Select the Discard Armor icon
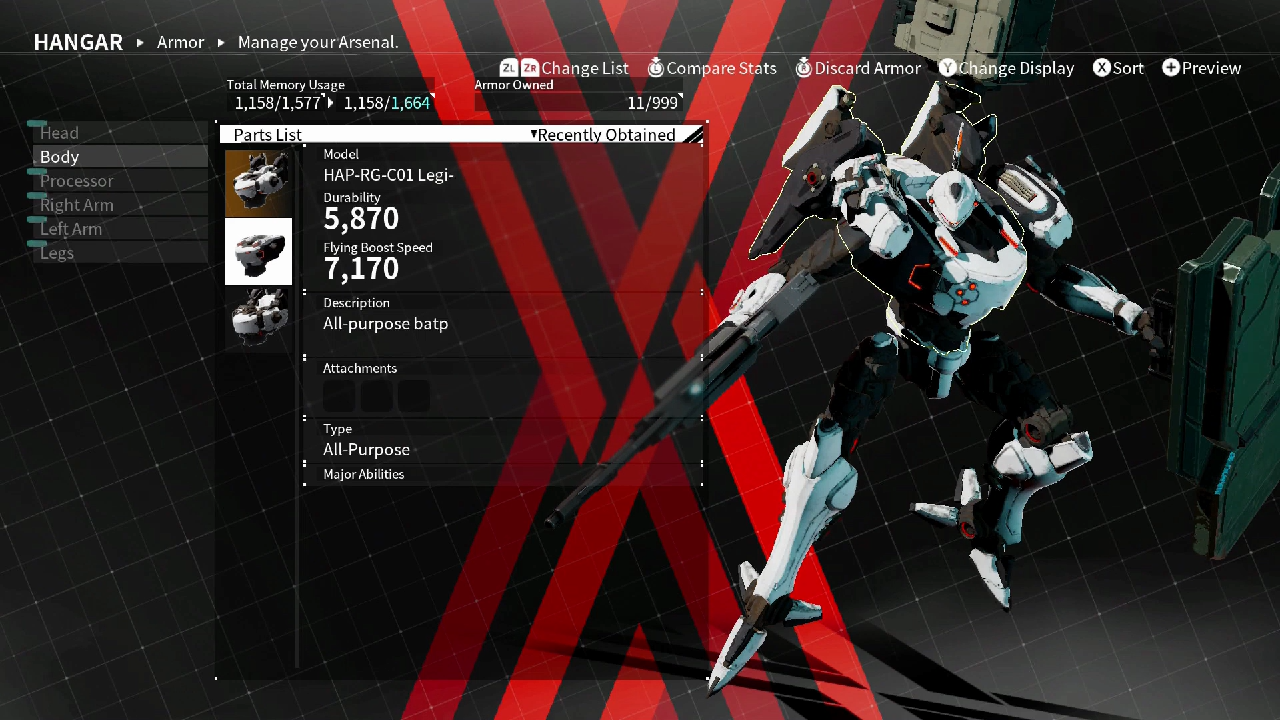The height and width of the screenshot is (720, 1280). click(804, 68)
